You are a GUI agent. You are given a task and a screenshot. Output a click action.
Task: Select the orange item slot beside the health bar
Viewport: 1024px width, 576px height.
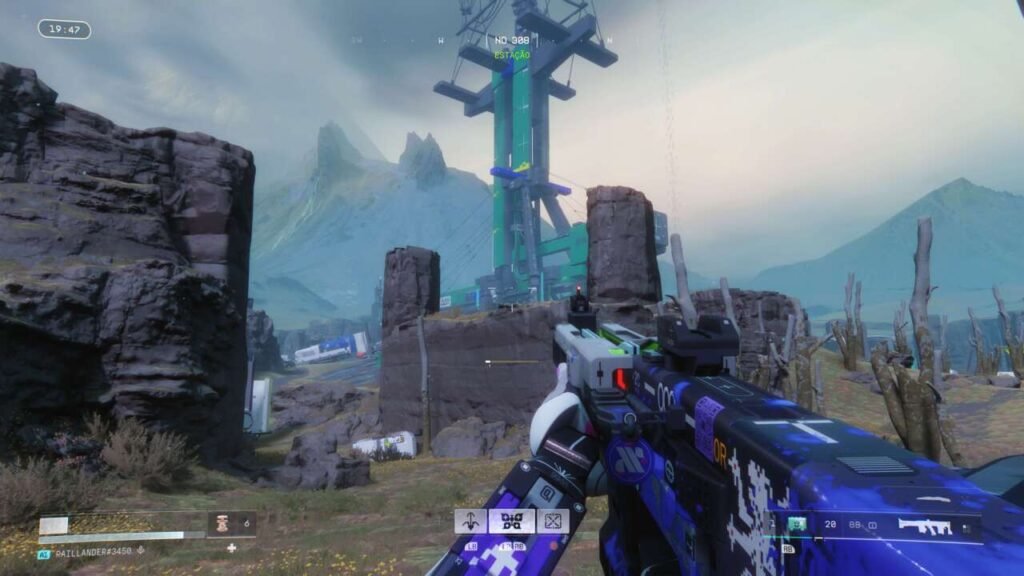tap(224, 522)
